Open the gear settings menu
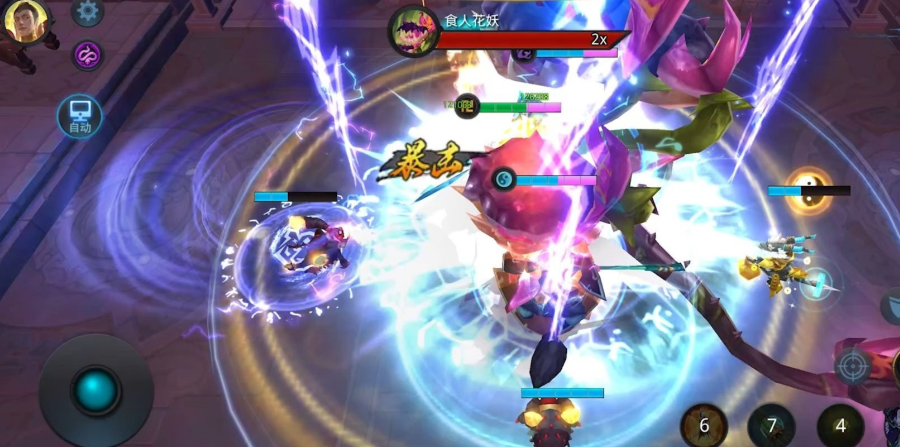 click(88, 11)
